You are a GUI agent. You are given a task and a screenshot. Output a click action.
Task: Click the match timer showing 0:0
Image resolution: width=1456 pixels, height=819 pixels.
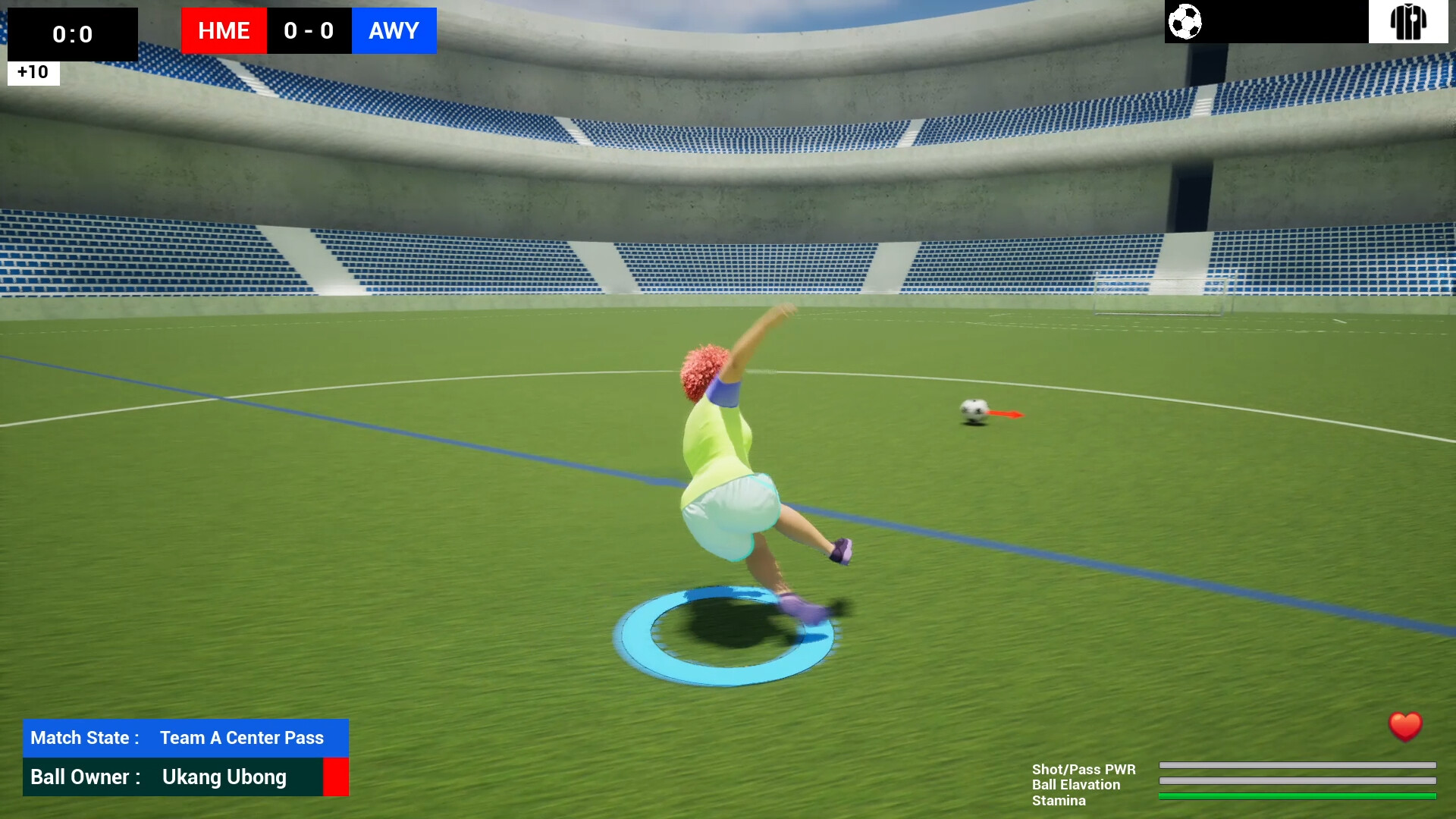pyautogui.click(x=72, y=33)
